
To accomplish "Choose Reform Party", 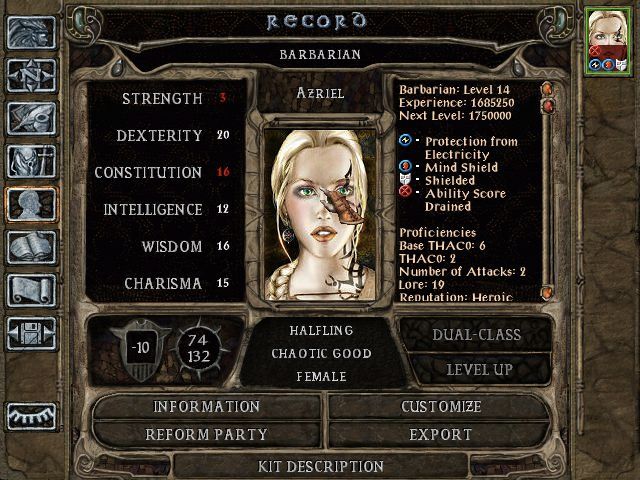I will pyautogui.click(x=206, y=435).
